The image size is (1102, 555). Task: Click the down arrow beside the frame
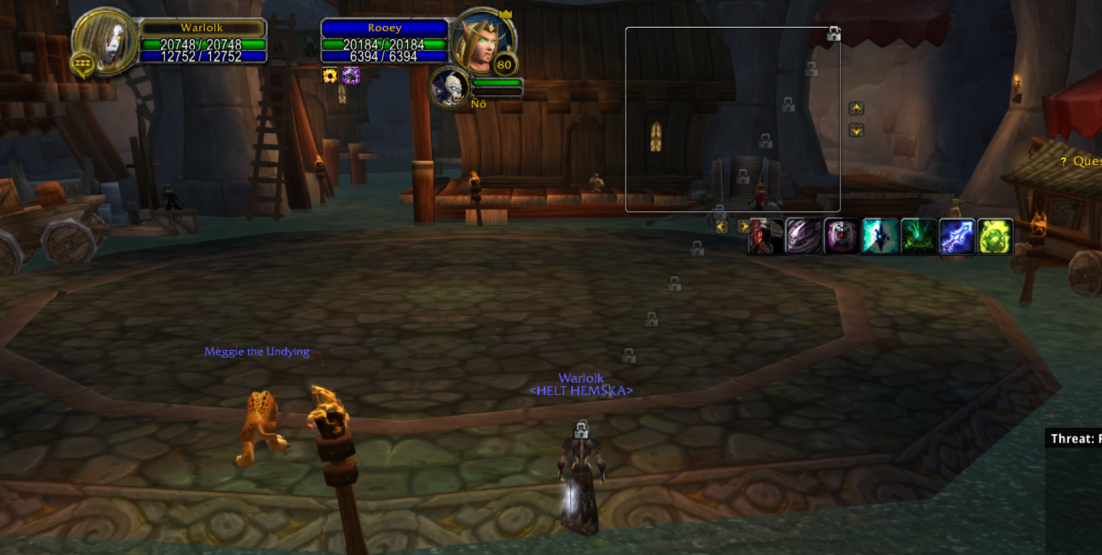pyautogui.click(x=856, y=130)
